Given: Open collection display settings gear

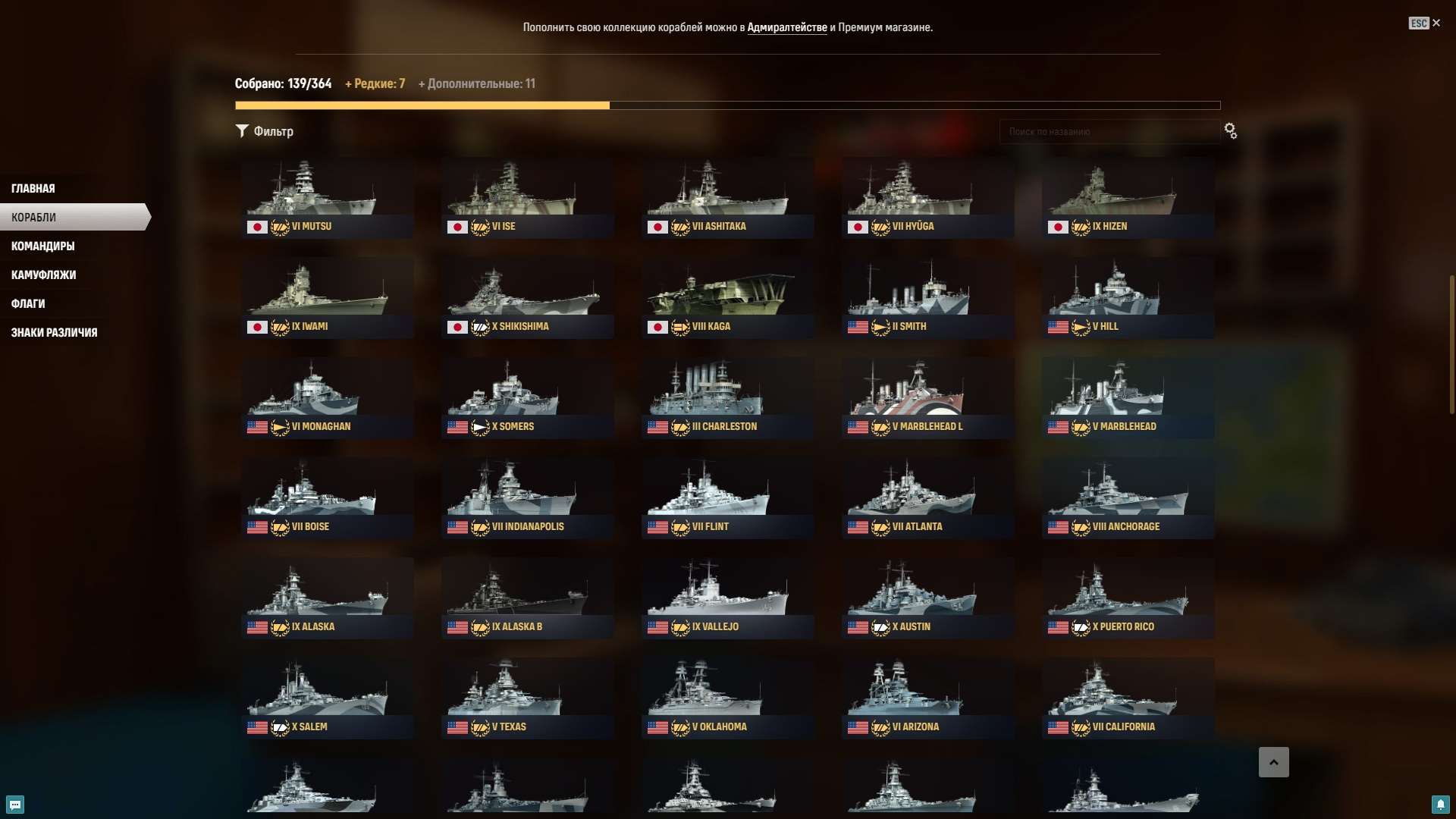Looking at the screenshot, I should point(1230,131).
